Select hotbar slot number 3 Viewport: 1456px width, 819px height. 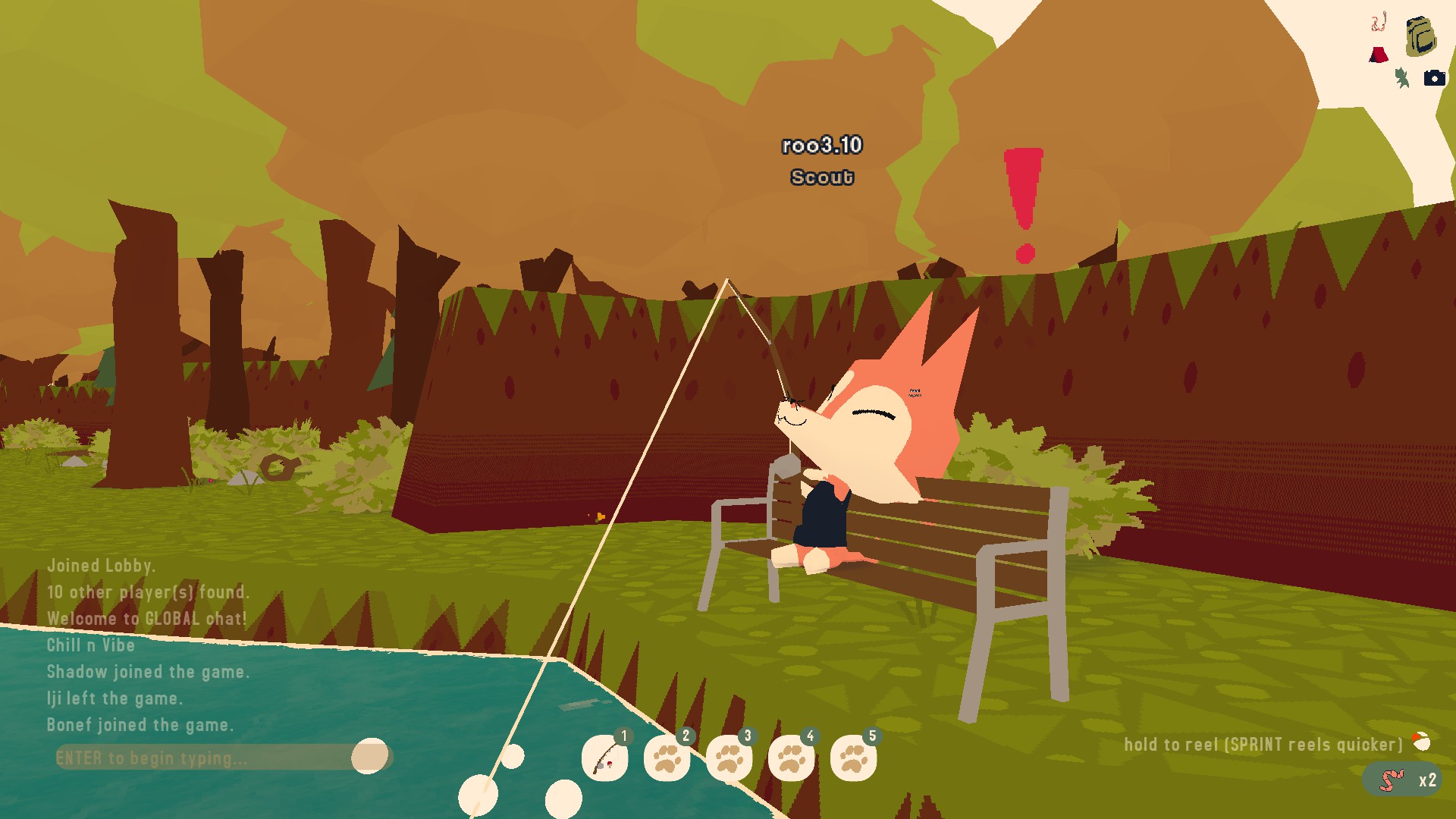pyautogui.click(x=729, y=758)
